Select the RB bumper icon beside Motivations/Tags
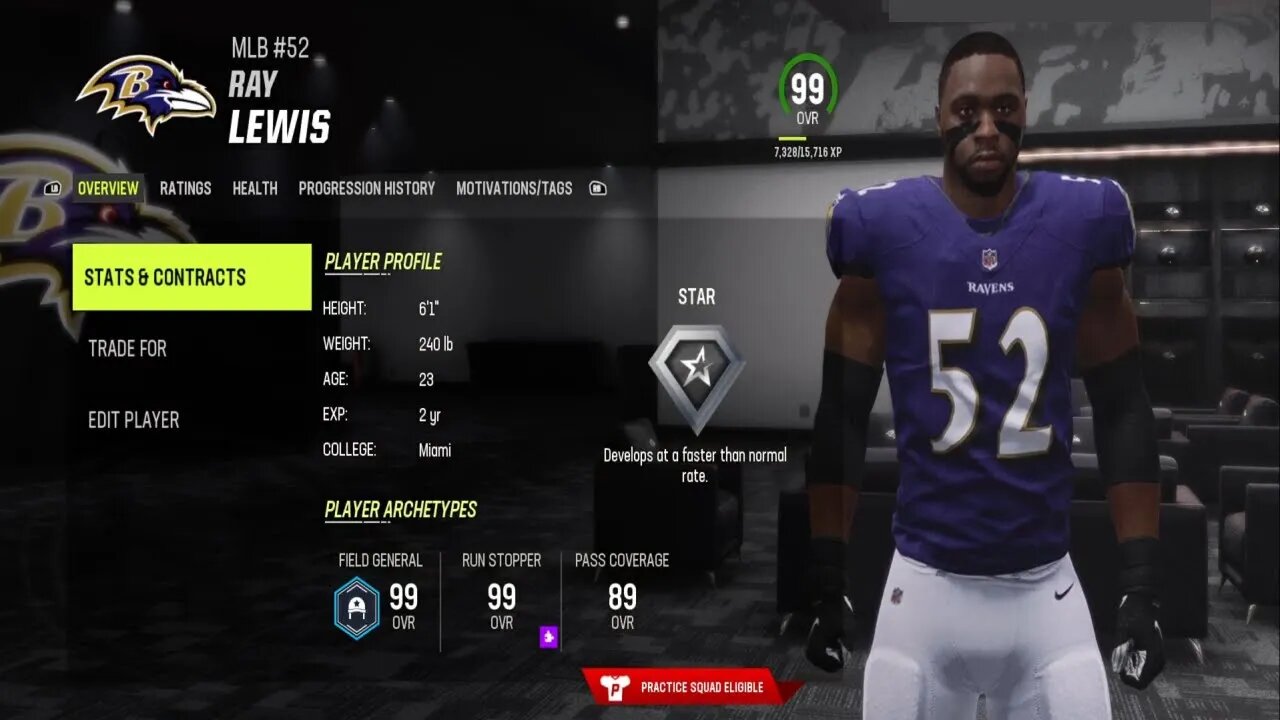Viewport: 1280px width, 720px height. point(597,188)
